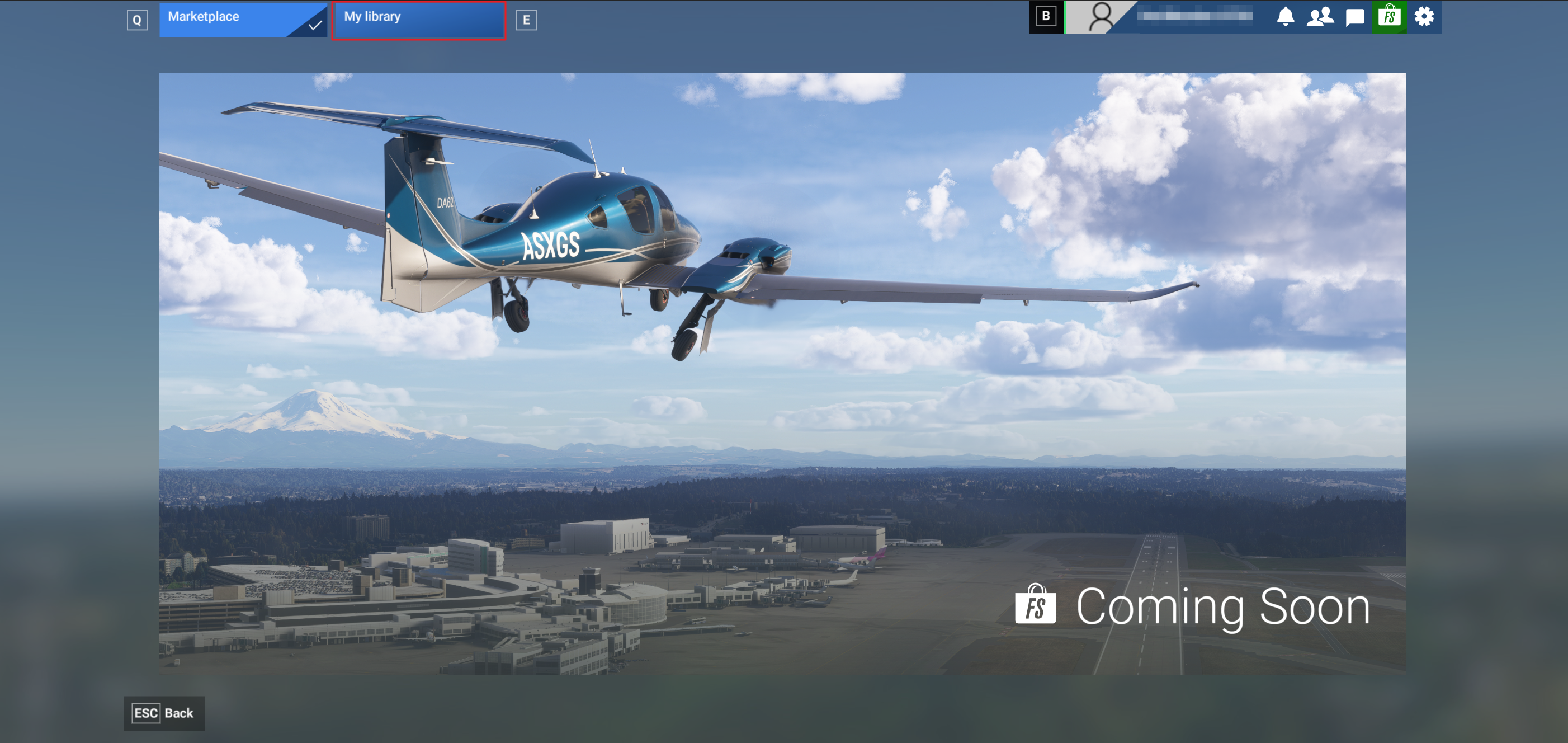Screen dimensions: 1568x743
Task: Click the Xbox B button badge
Action: click(1046, 16)
